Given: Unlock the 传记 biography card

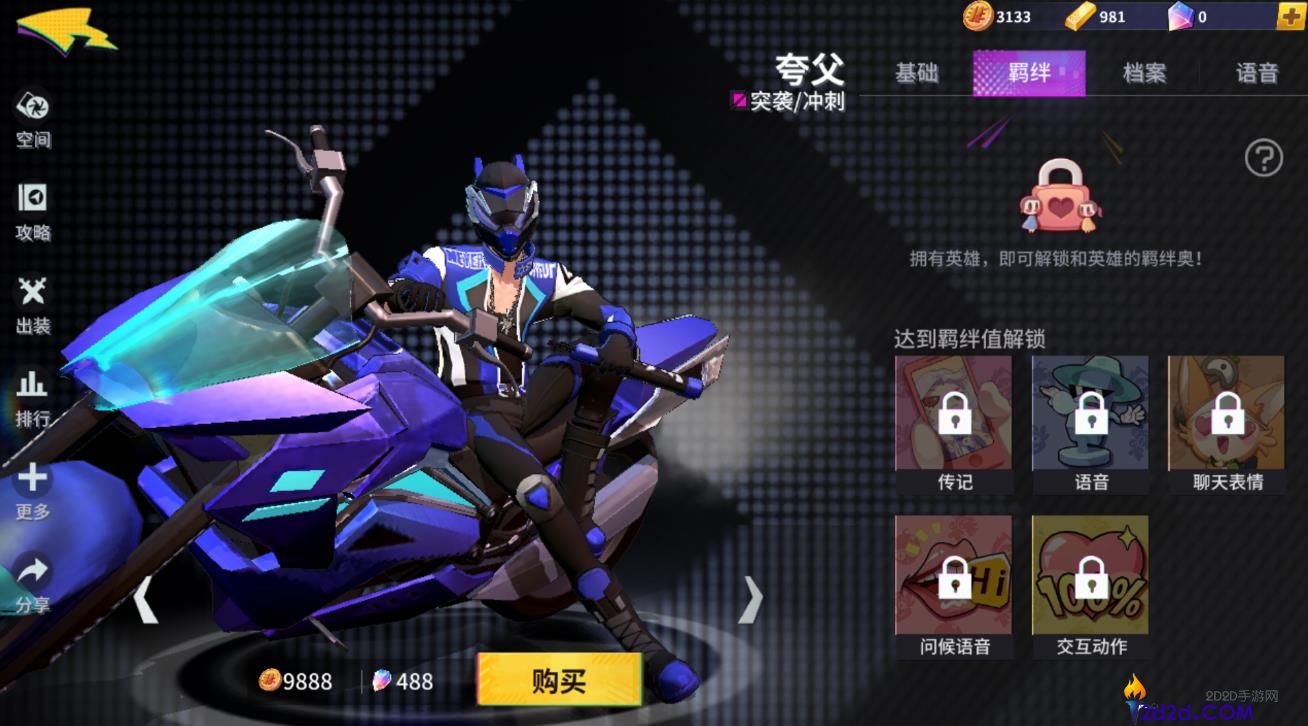Looking at the screenshot, I should [x=952, y=415].
